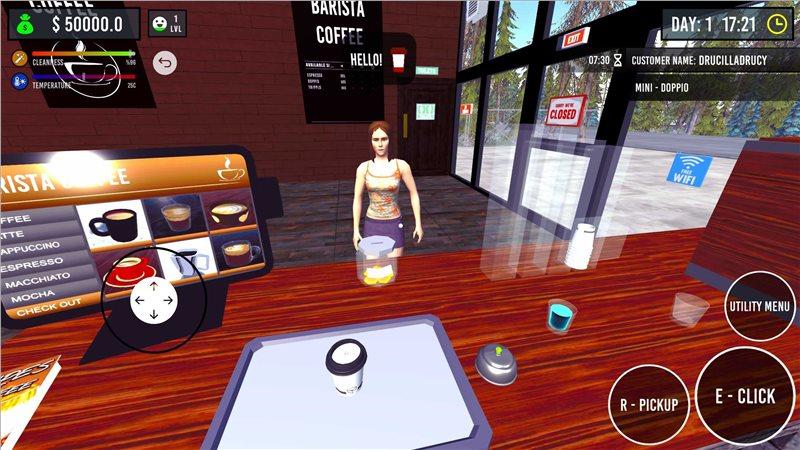Select the temperature snowflake icon
The width and height of the screenshot is (800, 450).
point(18,84)
